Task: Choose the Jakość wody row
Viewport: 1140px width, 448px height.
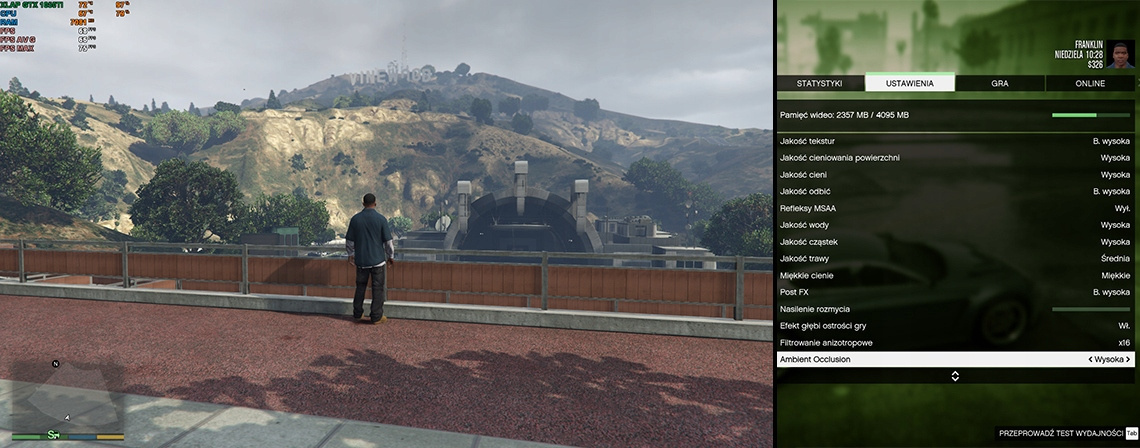Action: pyautogui.click(x=955, y=225)
